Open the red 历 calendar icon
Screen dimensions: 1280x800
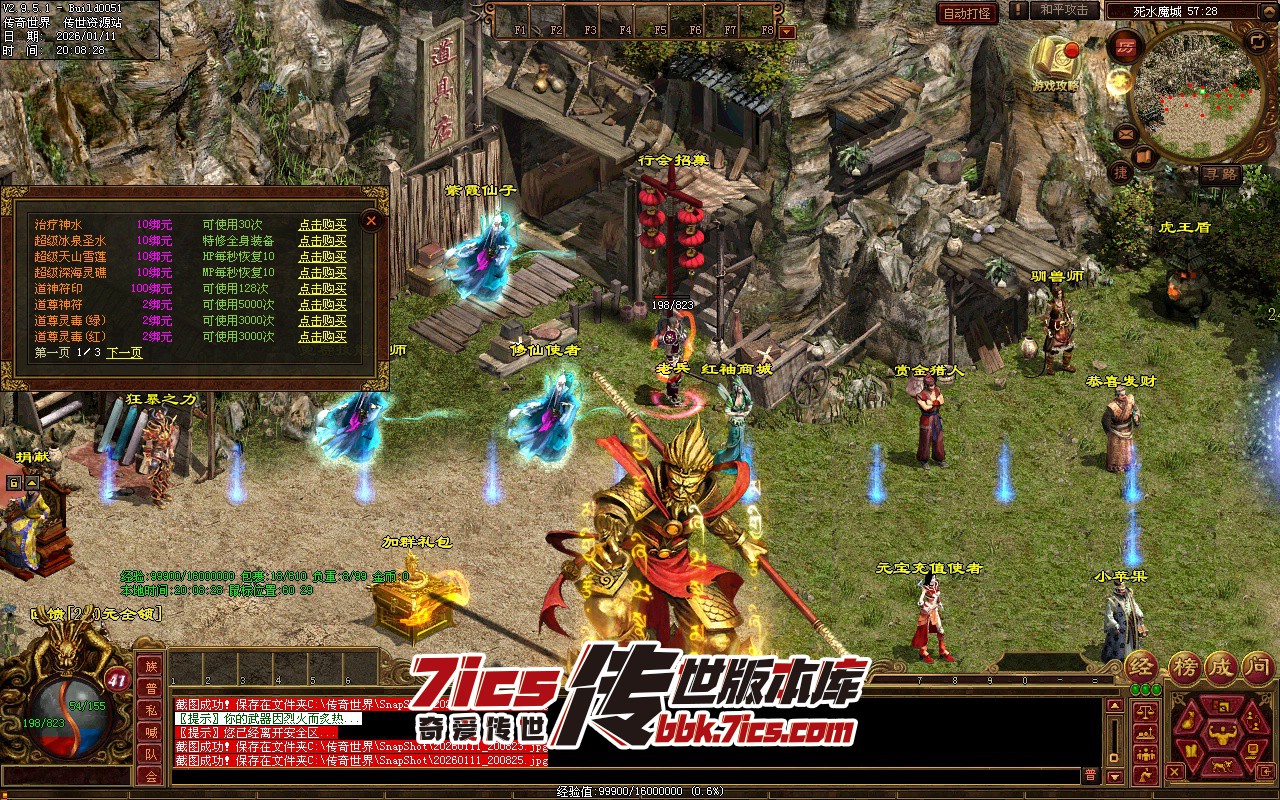(1124, 45)
